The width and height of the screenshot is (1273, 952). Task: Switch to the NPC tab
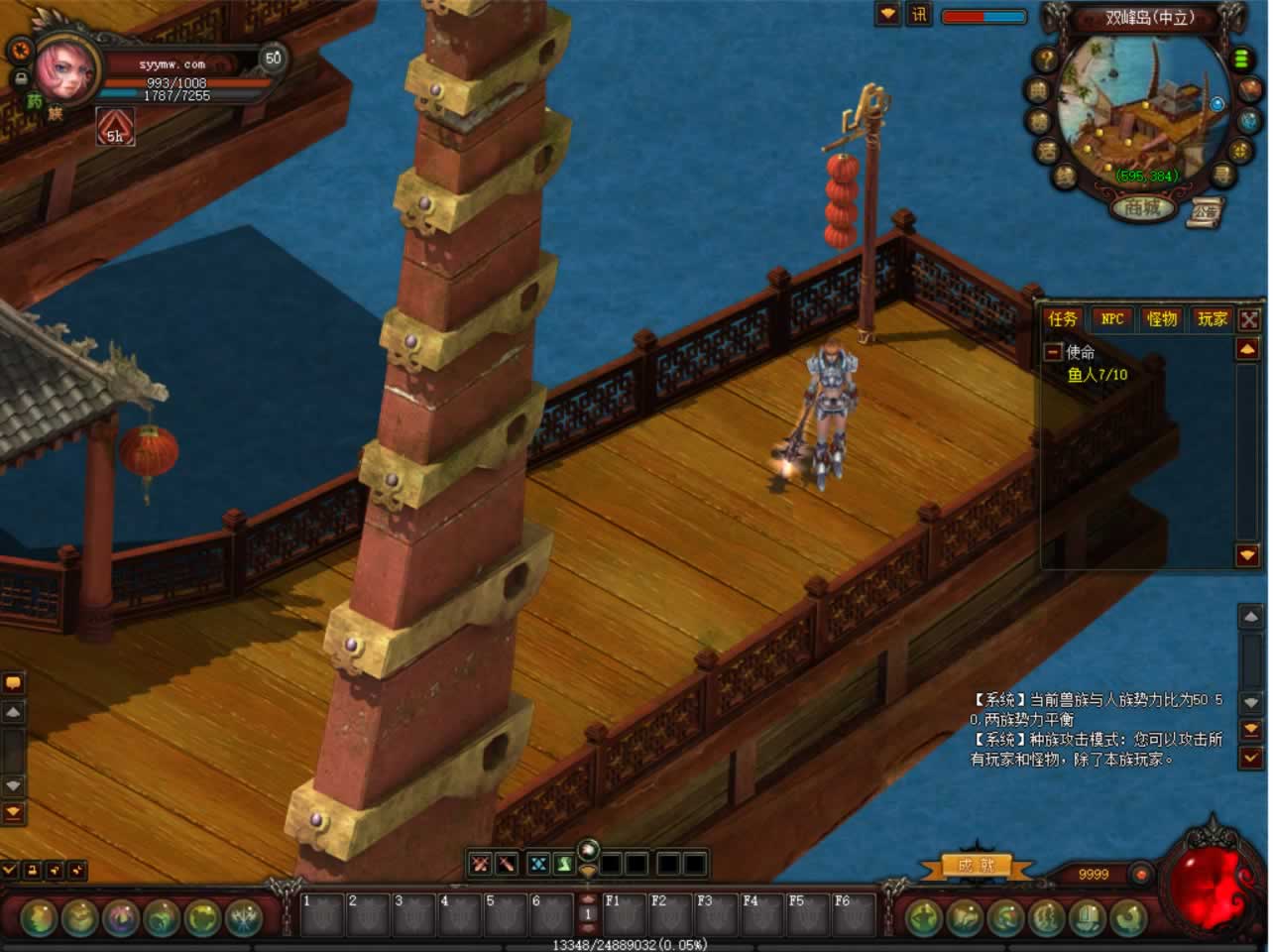pos(1112,319)
